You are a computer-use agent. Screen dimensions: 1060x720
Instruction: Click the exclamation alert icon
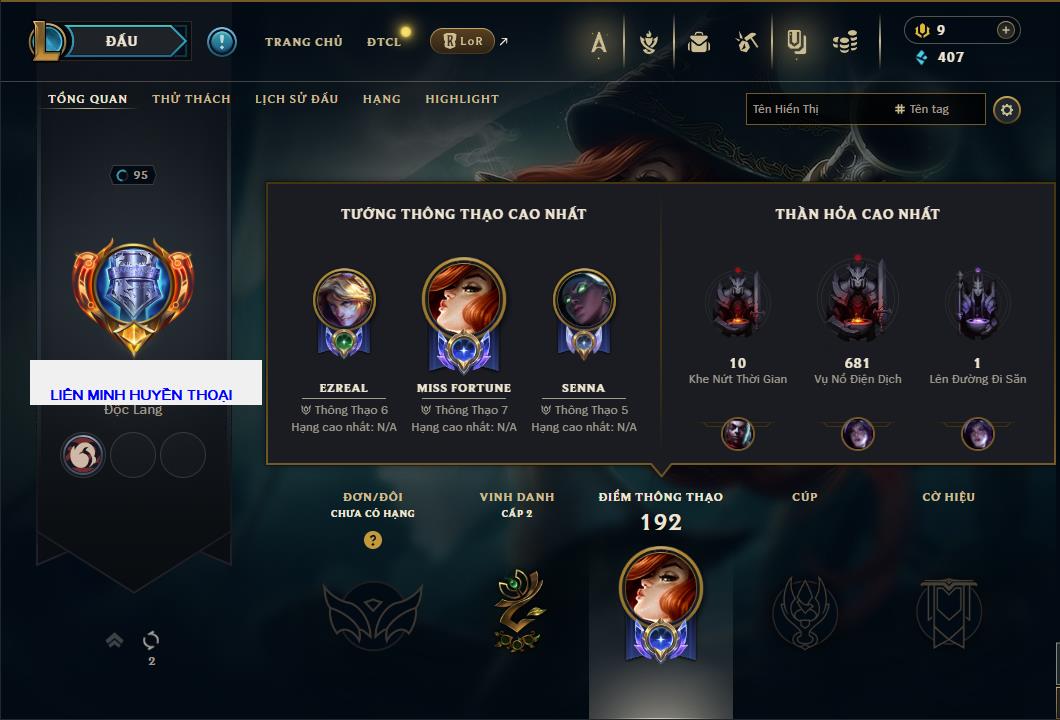point(221,42)
